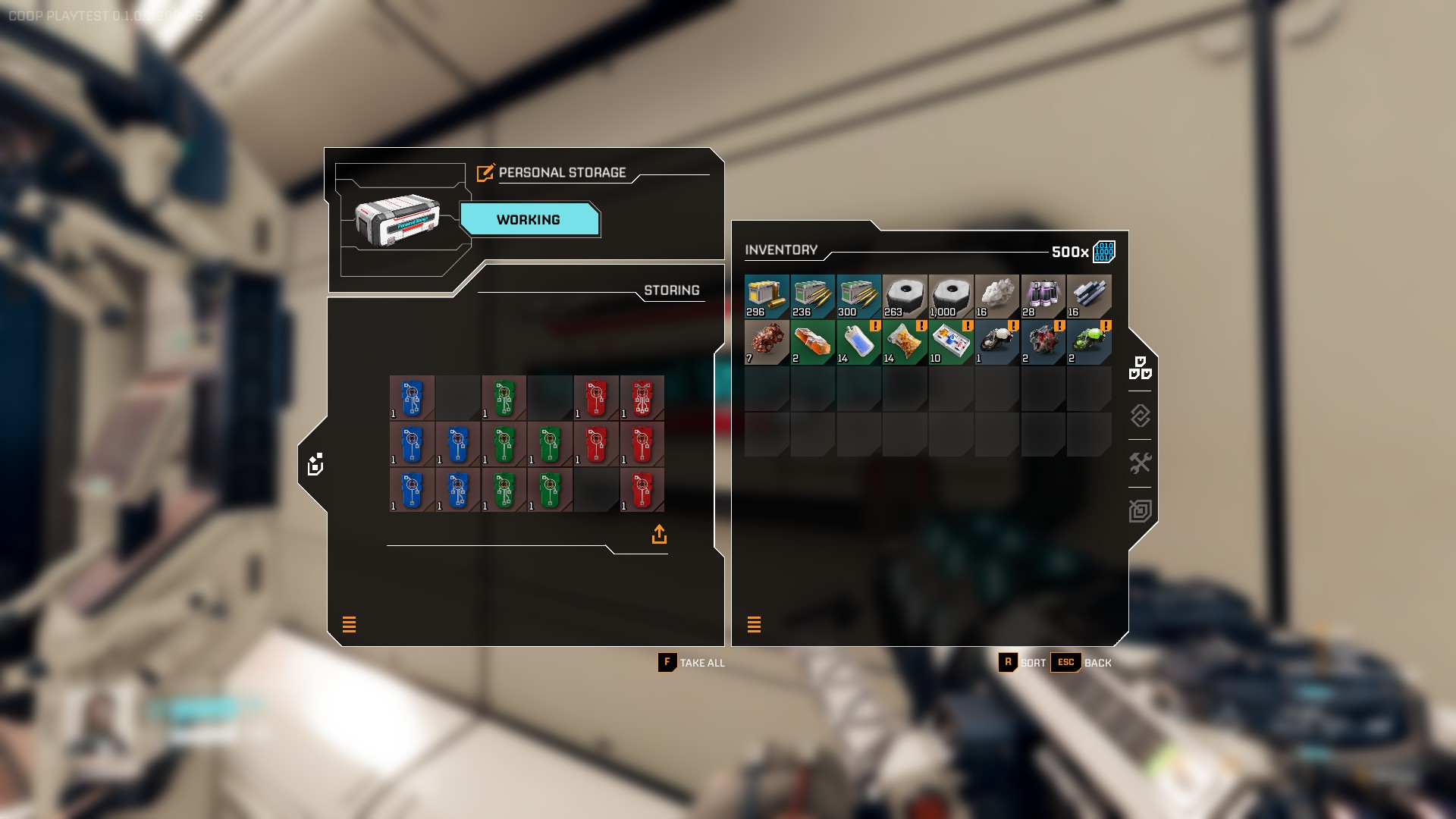This screenshot has width=1456, height=819.
Task: Select the blue water pouch item
Action: coord(858,343)
